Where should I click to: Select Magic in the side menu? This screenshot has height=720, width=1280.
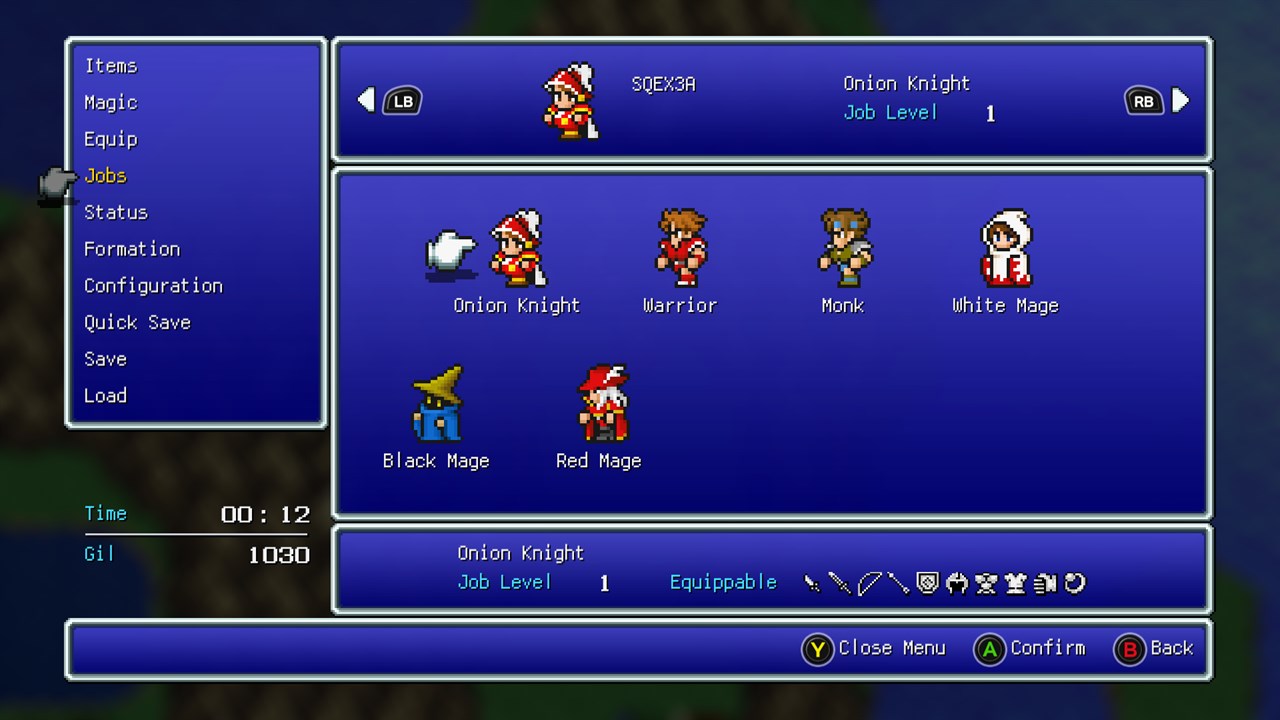click(111, 103)
